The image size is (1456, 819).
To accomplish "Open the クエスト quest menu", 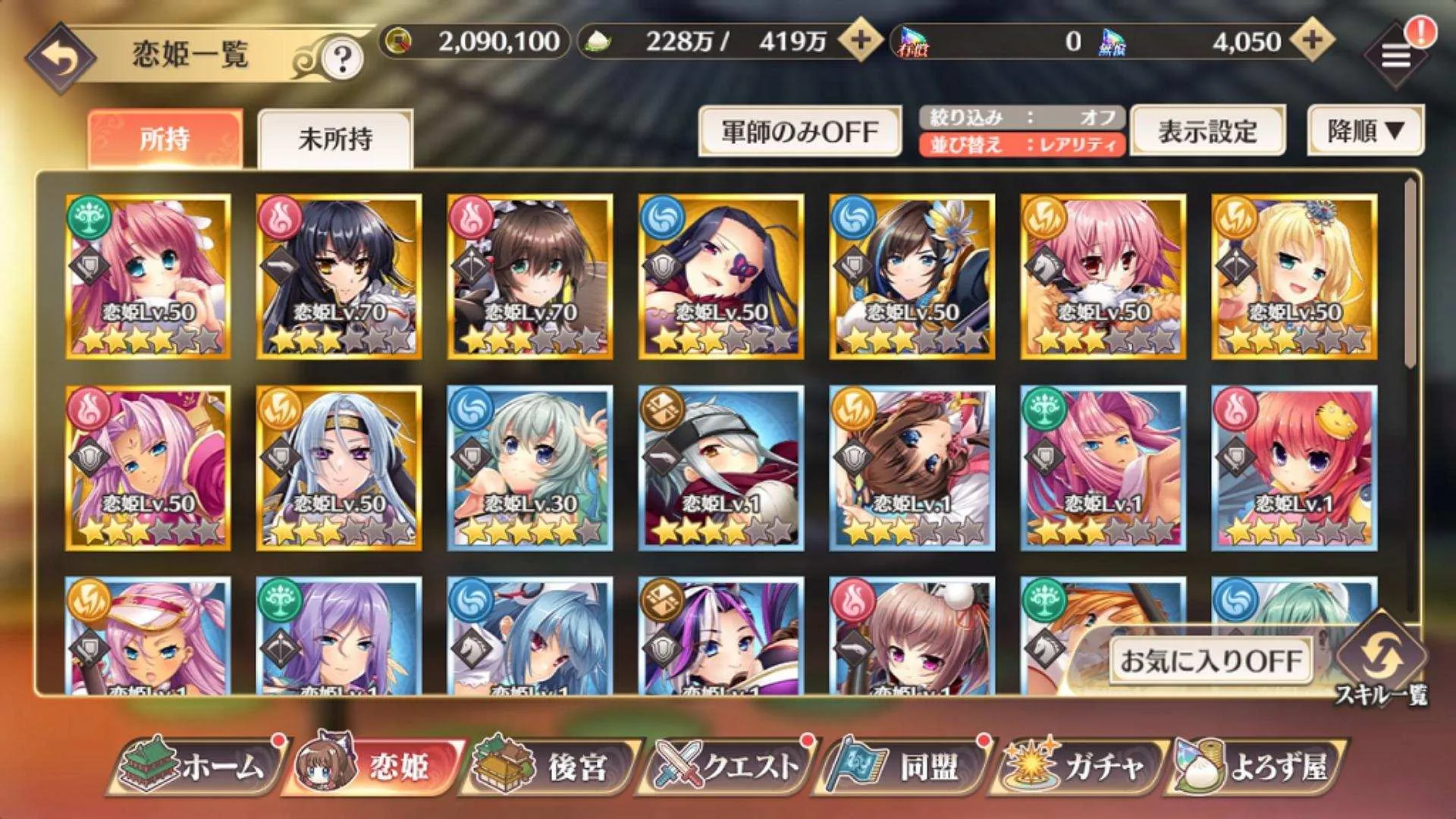I will (728, 766).
